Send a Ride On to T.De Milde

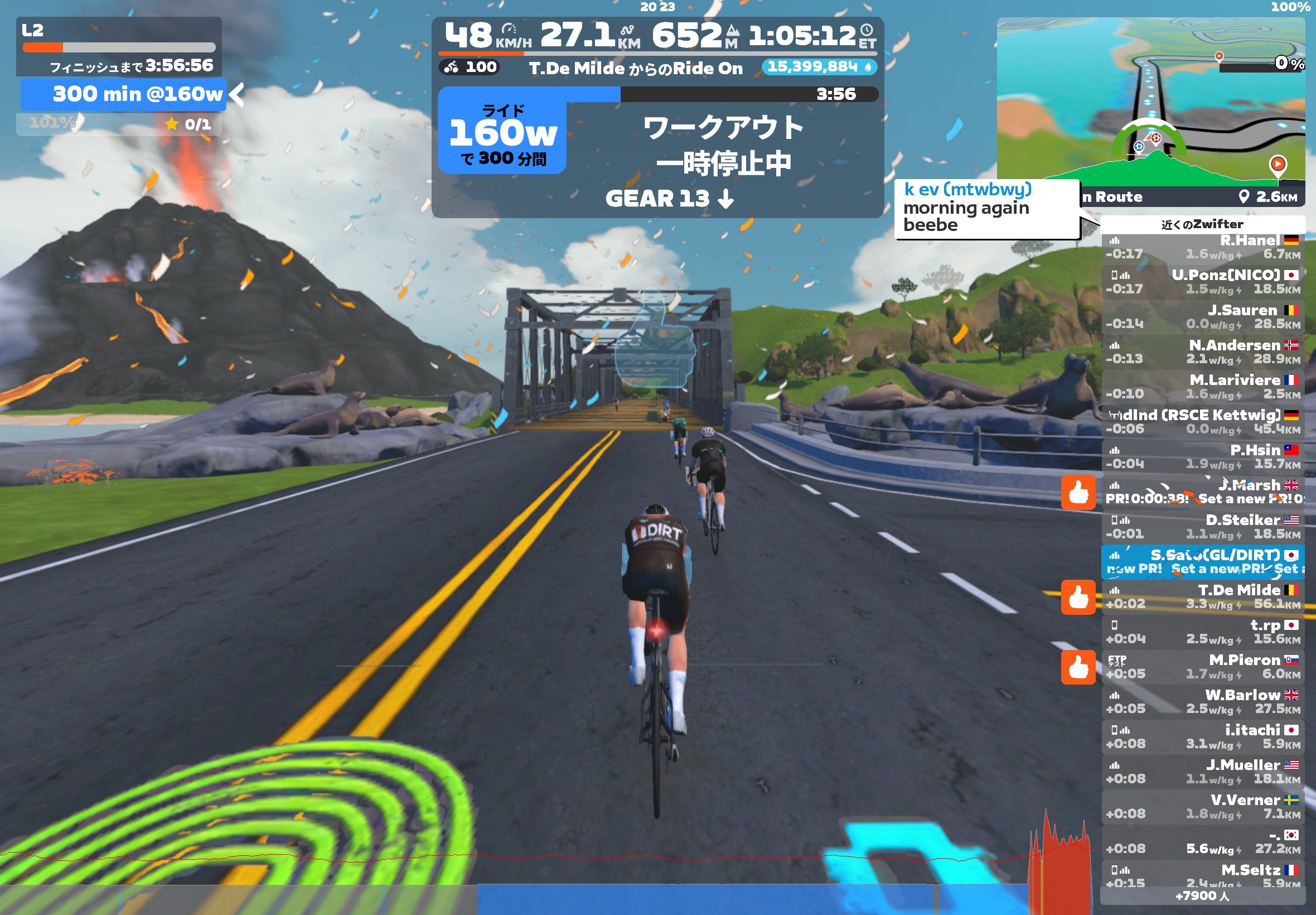(1078, 598)
